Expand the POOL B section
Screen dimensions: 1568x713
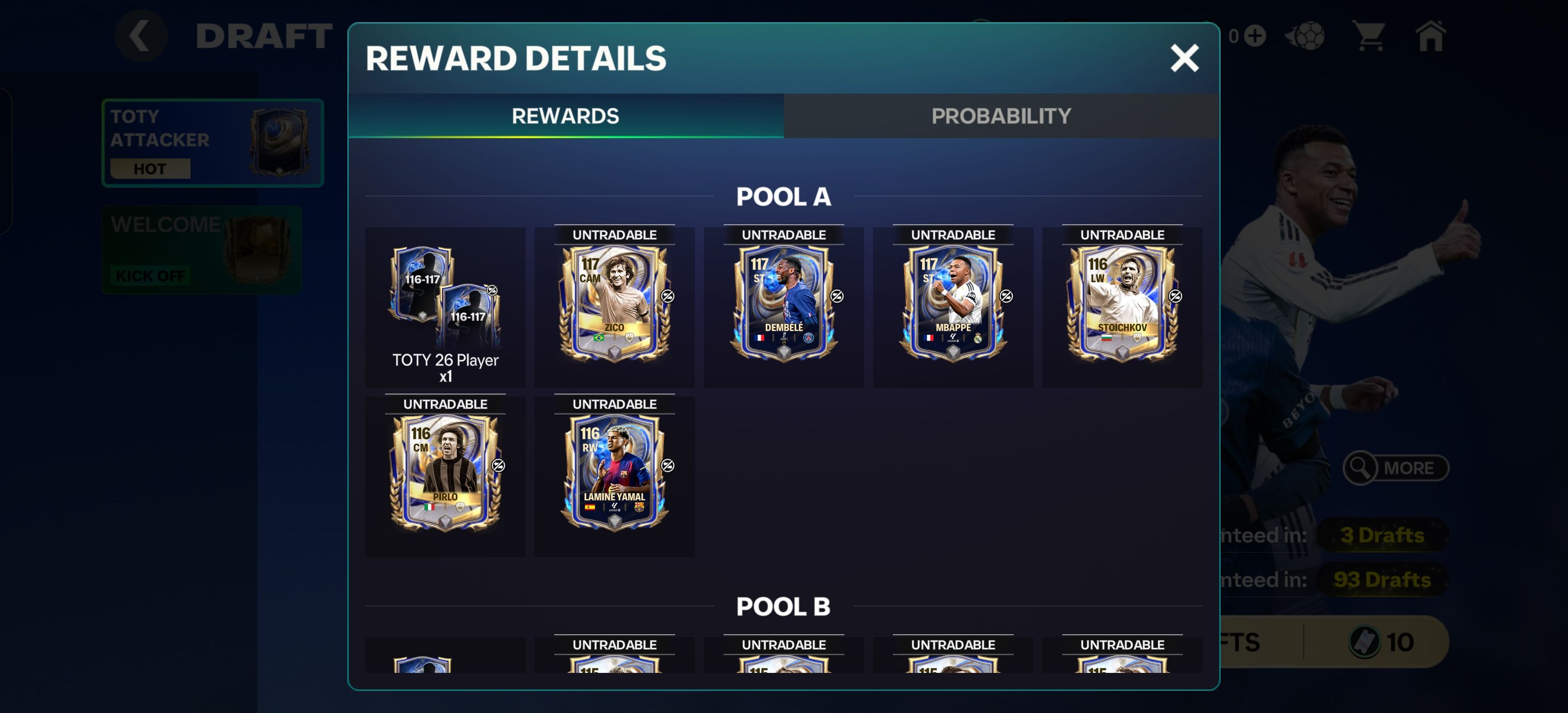(x=784, y=606)
